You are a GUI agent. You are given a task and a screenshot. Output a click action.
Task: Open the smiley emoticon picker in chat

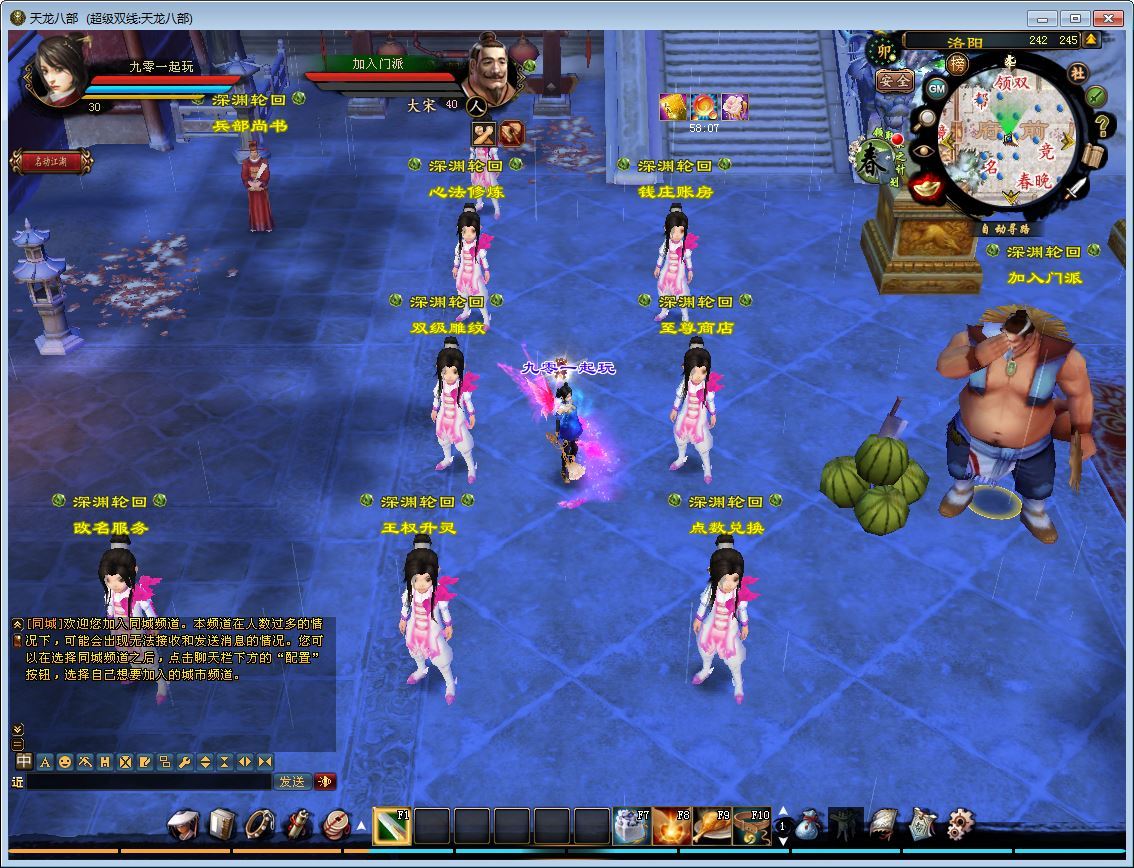pyautogui.click(x=64, y=762)
